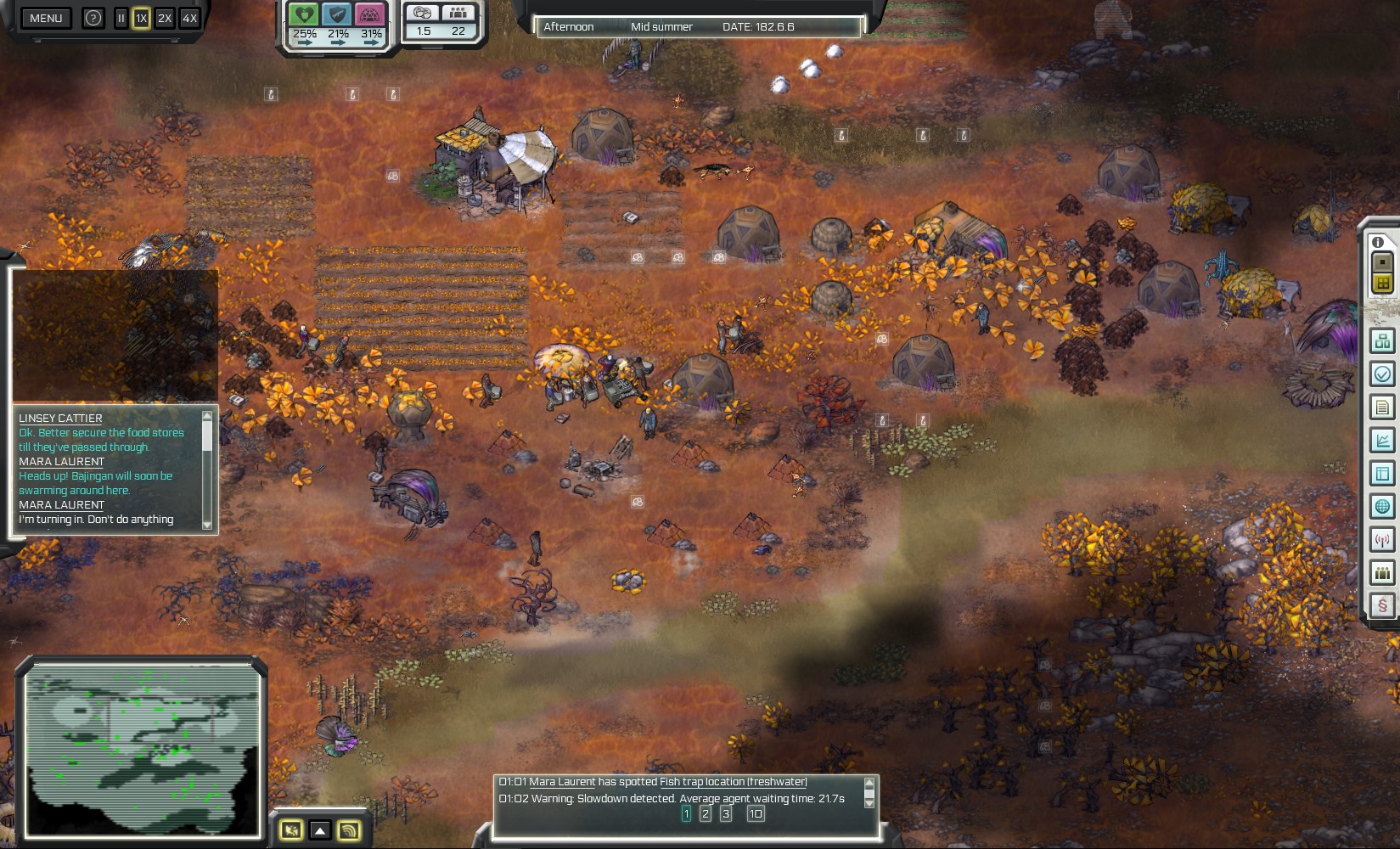This screenshot has height=849, width=1400.
Task: Open the MENU button
Action: tap(46, 18)
